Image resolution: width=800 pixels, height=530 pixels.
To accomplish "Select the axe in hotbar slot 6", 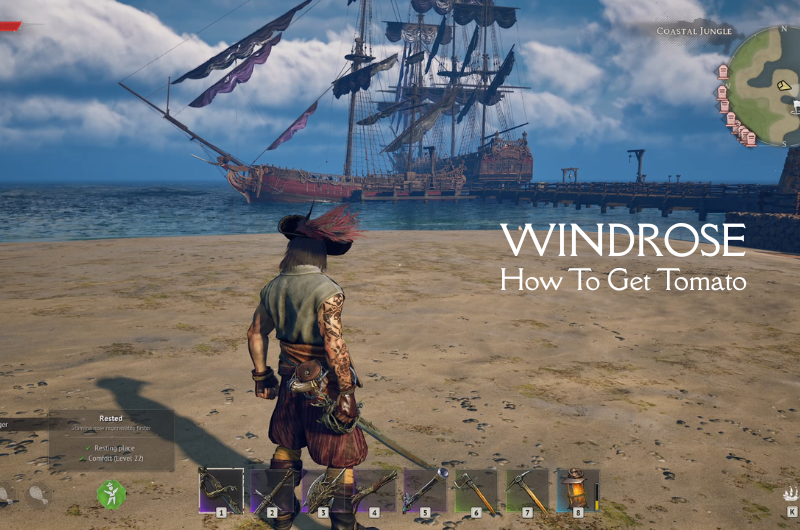I will (x=476, y=490).
